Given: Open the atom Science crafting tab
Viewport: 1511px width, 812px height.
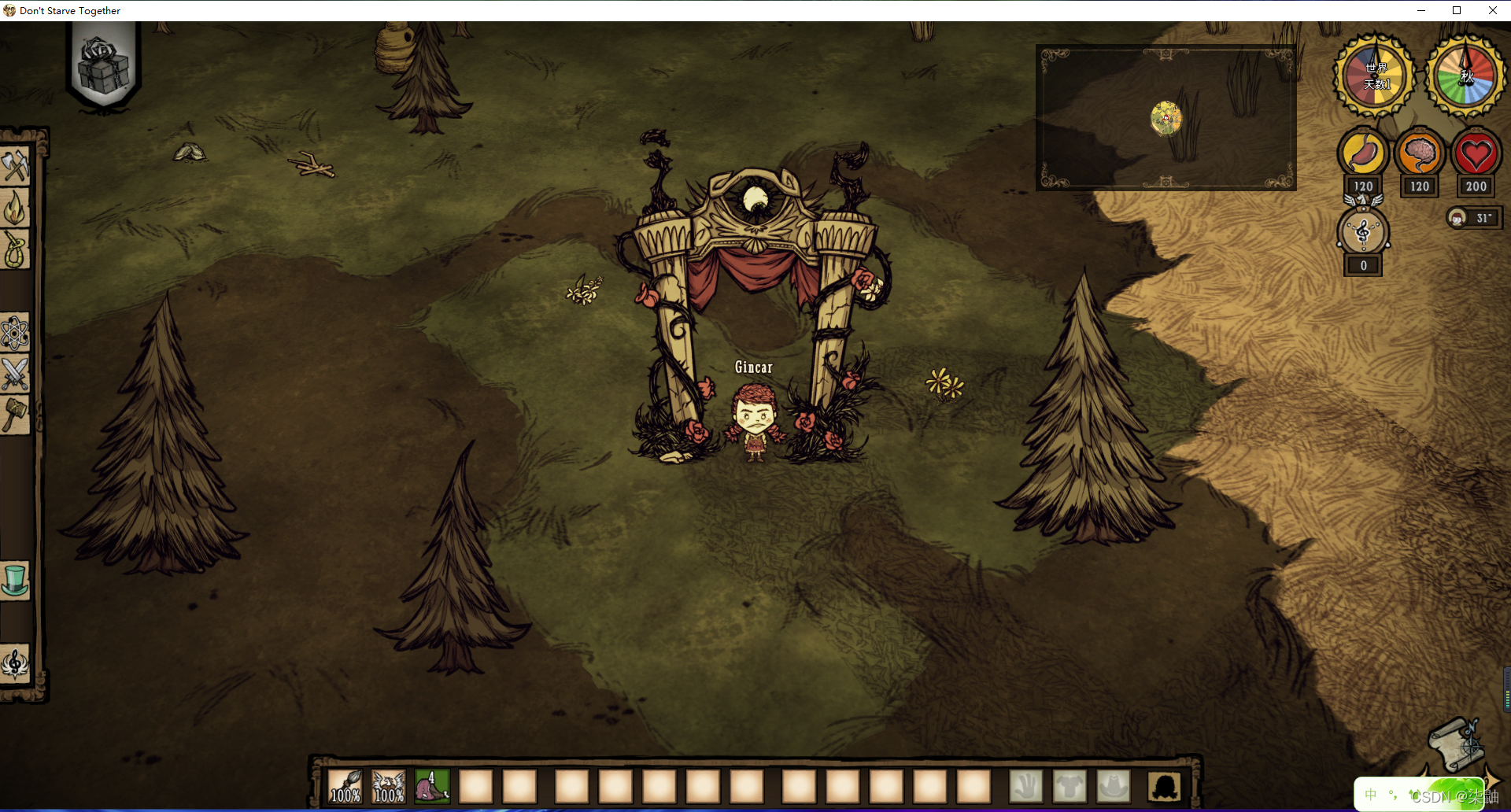Looking at the screenshot, I should click(x=15, y=334).
